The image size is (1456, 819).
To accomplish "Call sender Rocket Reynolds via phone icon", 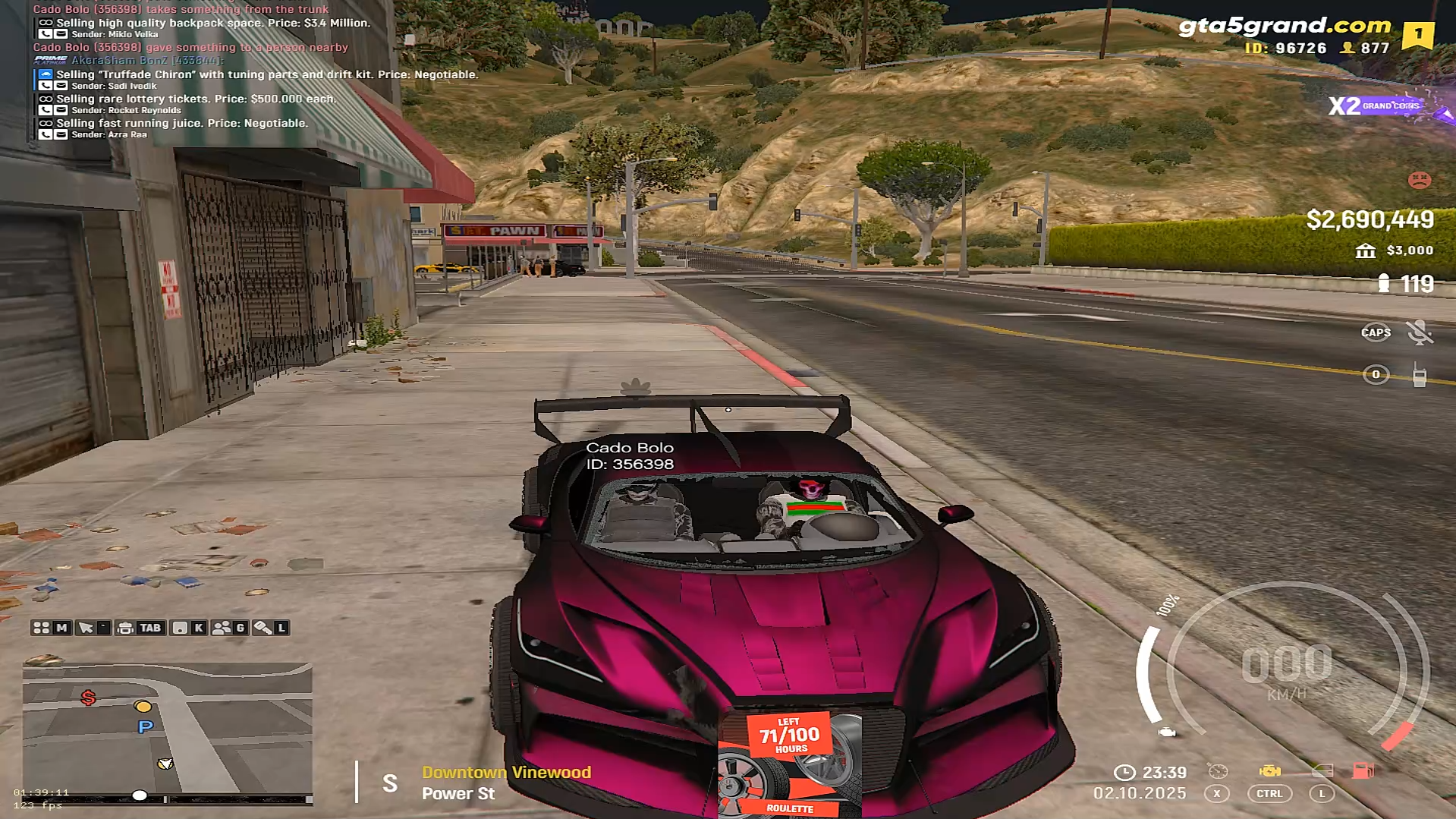I will [x=46, y=110].
